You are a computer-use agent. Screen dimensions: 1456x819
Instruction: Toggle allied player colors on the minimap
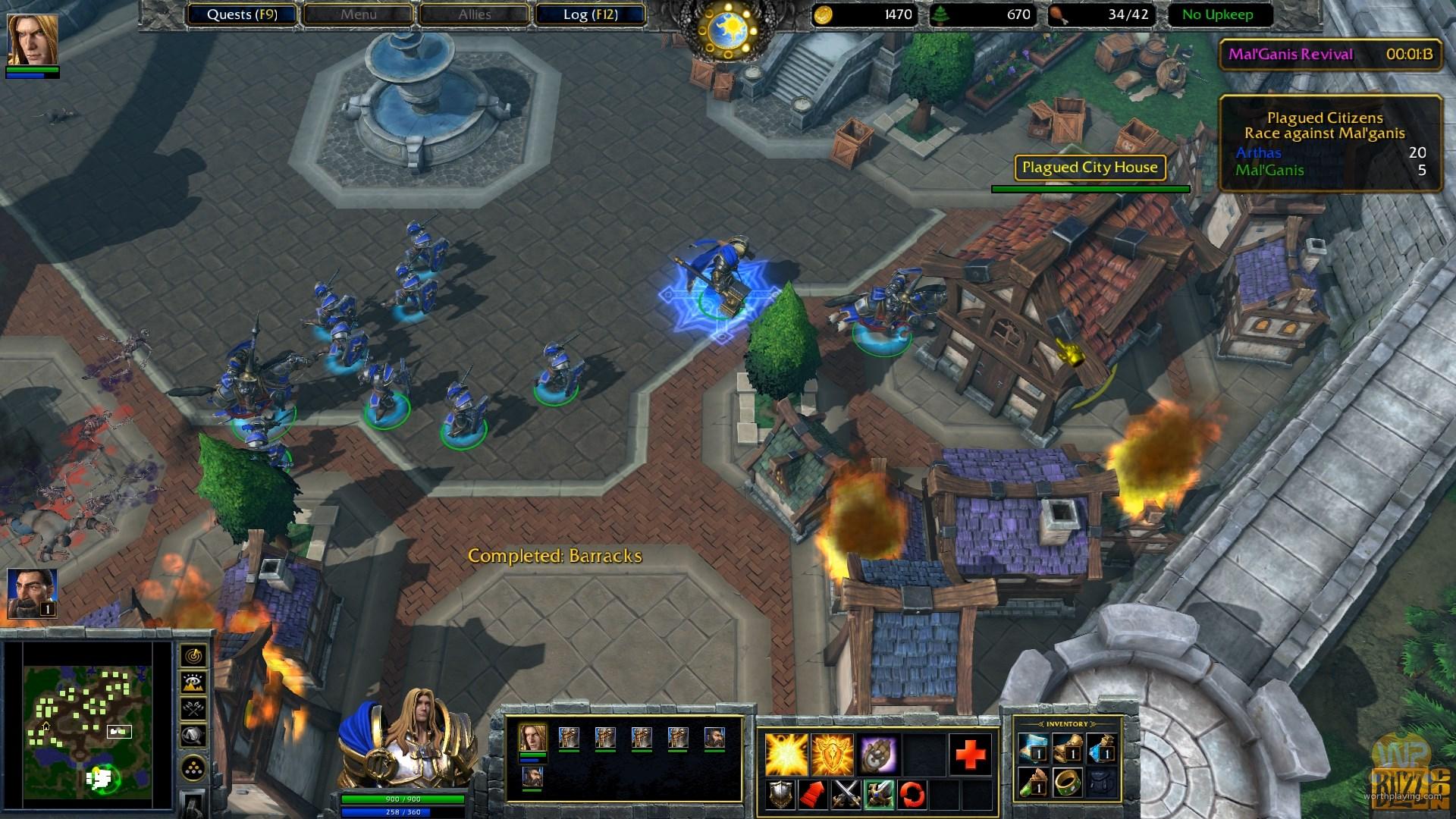click(x=193, y=708)
